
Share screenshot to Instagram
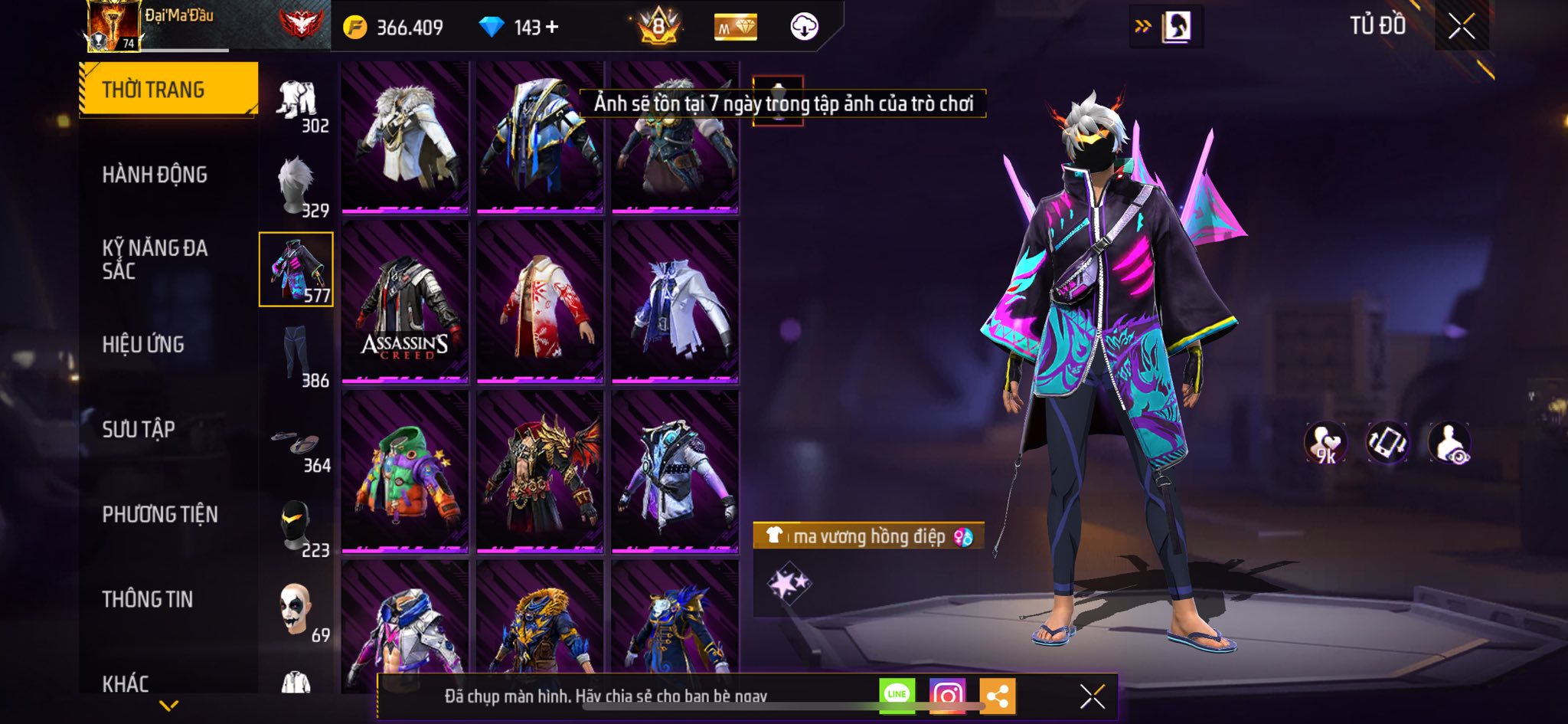(x=947, y=696)
